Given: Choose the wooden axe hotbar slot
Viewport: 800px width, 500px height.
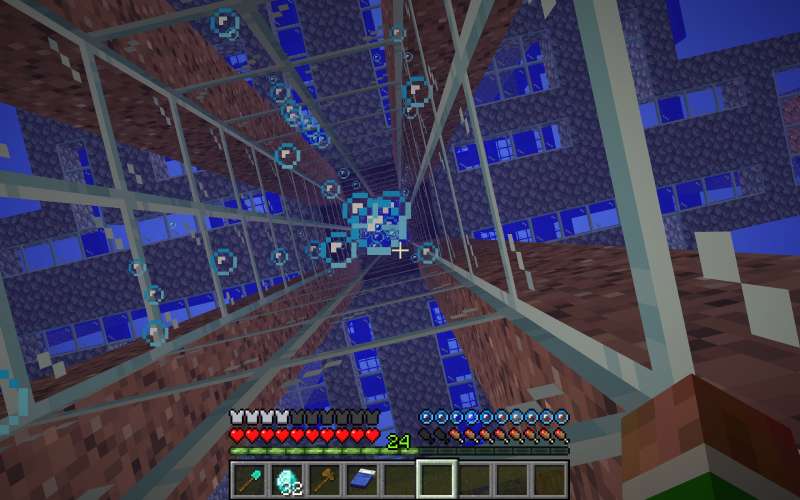Looking at the screenshot, I should 325,479.
